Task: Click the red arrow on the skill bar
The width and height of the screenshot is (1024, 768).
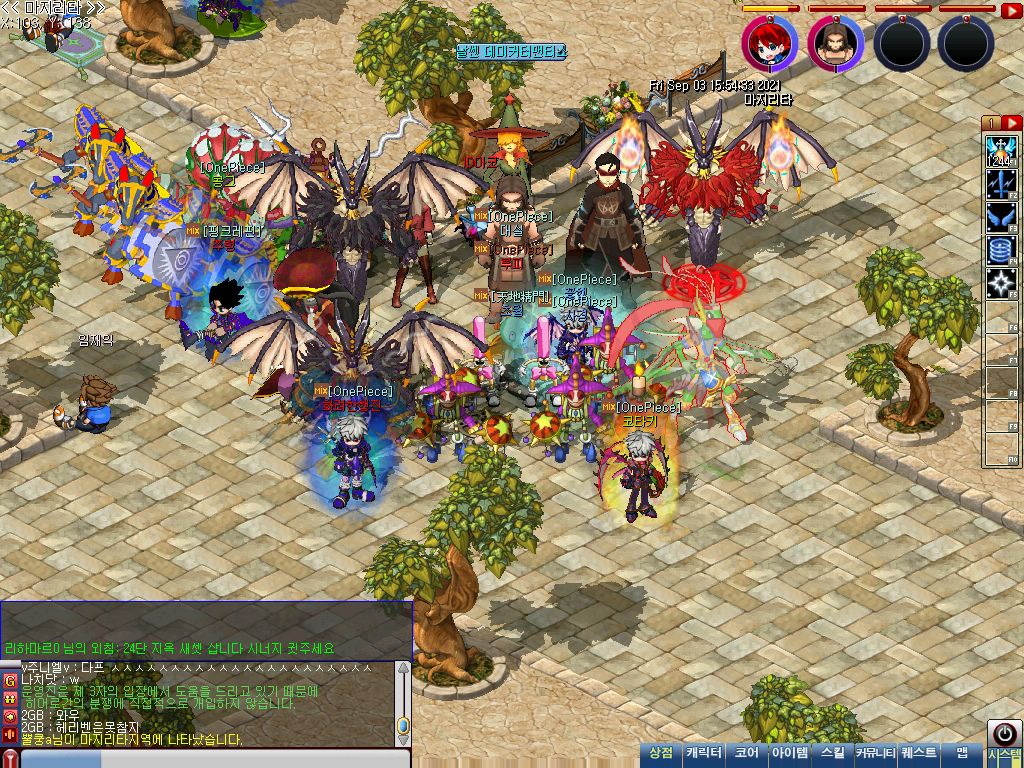Action: pos(1010,123)
